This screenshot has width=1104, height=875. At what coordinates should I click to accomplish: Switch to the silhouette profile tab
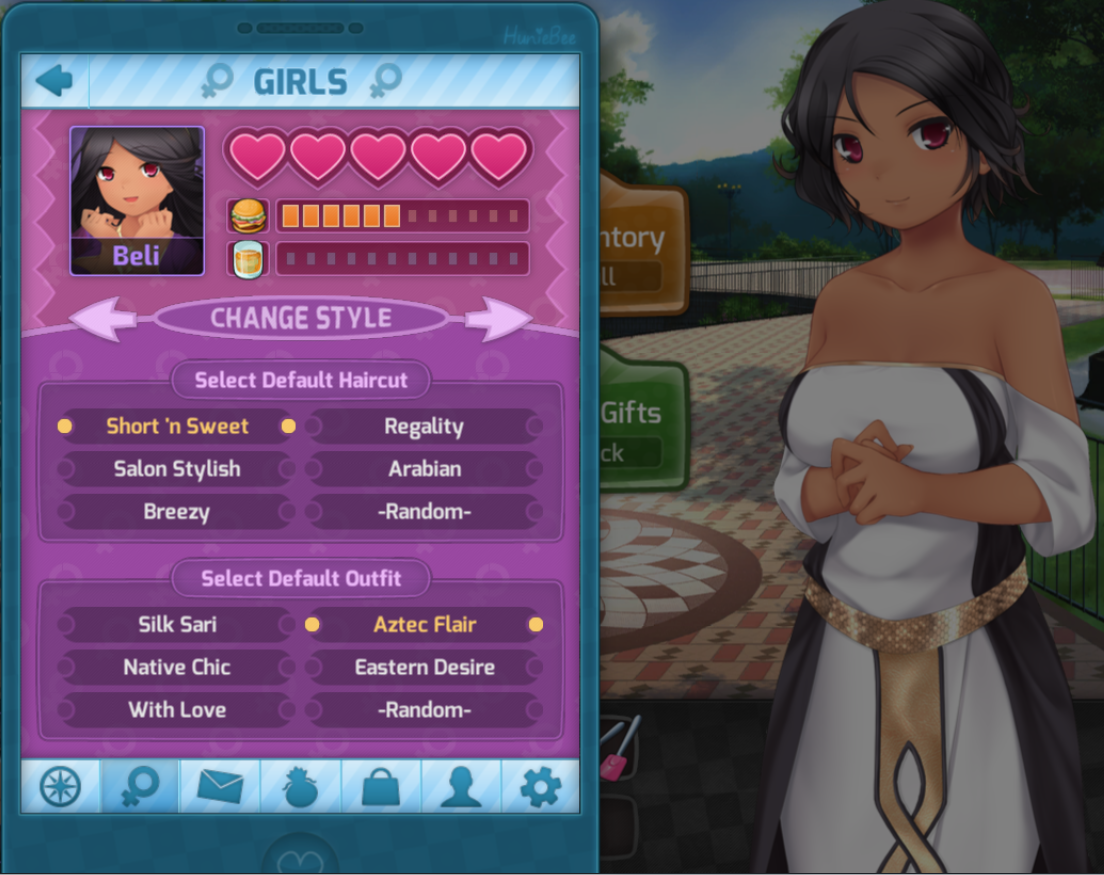pyautogui.click(x=461, y=787)
